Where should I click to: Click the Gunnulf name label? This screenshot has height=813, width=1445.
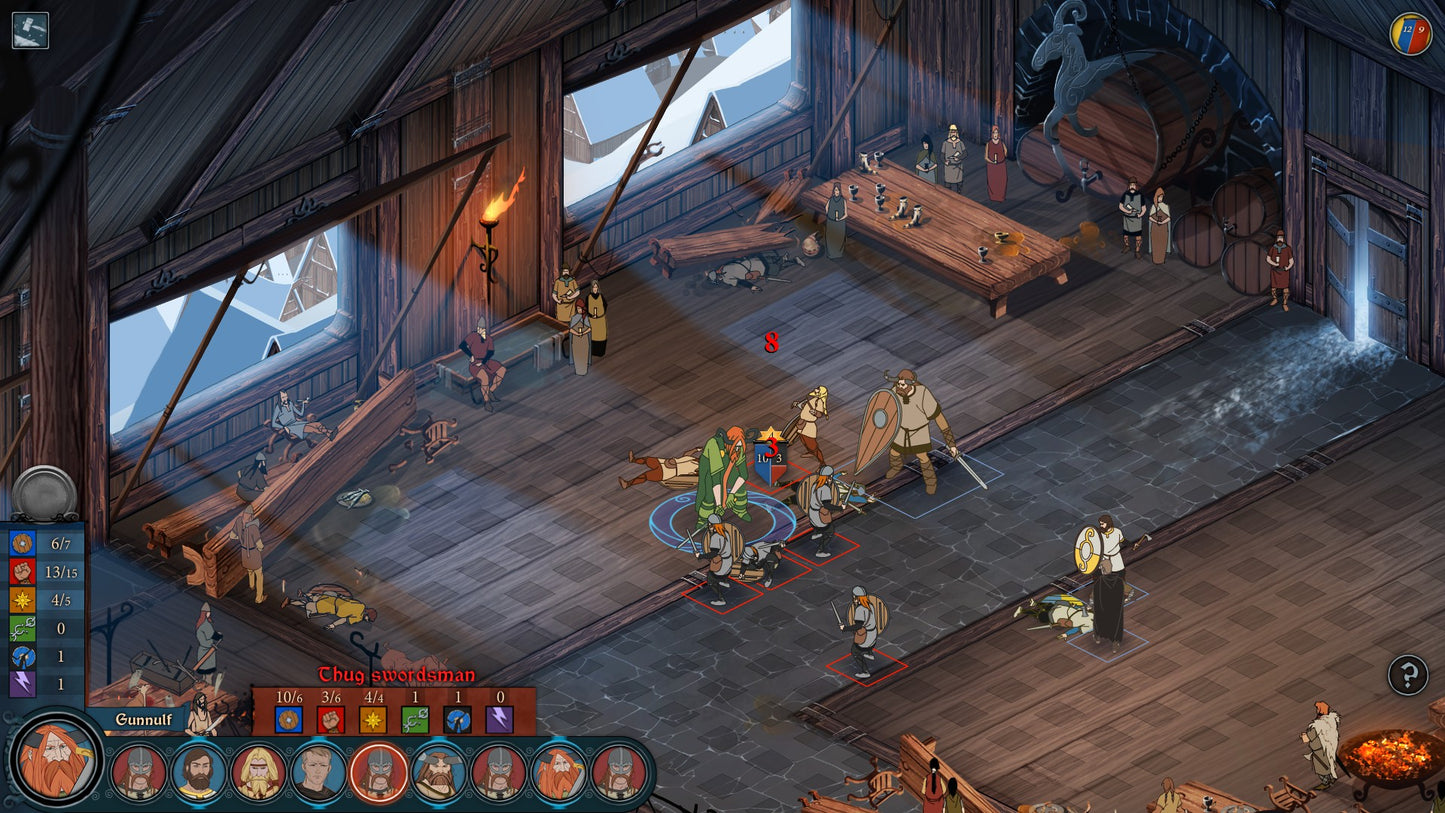pyautogui.click(x=143, y=718)
